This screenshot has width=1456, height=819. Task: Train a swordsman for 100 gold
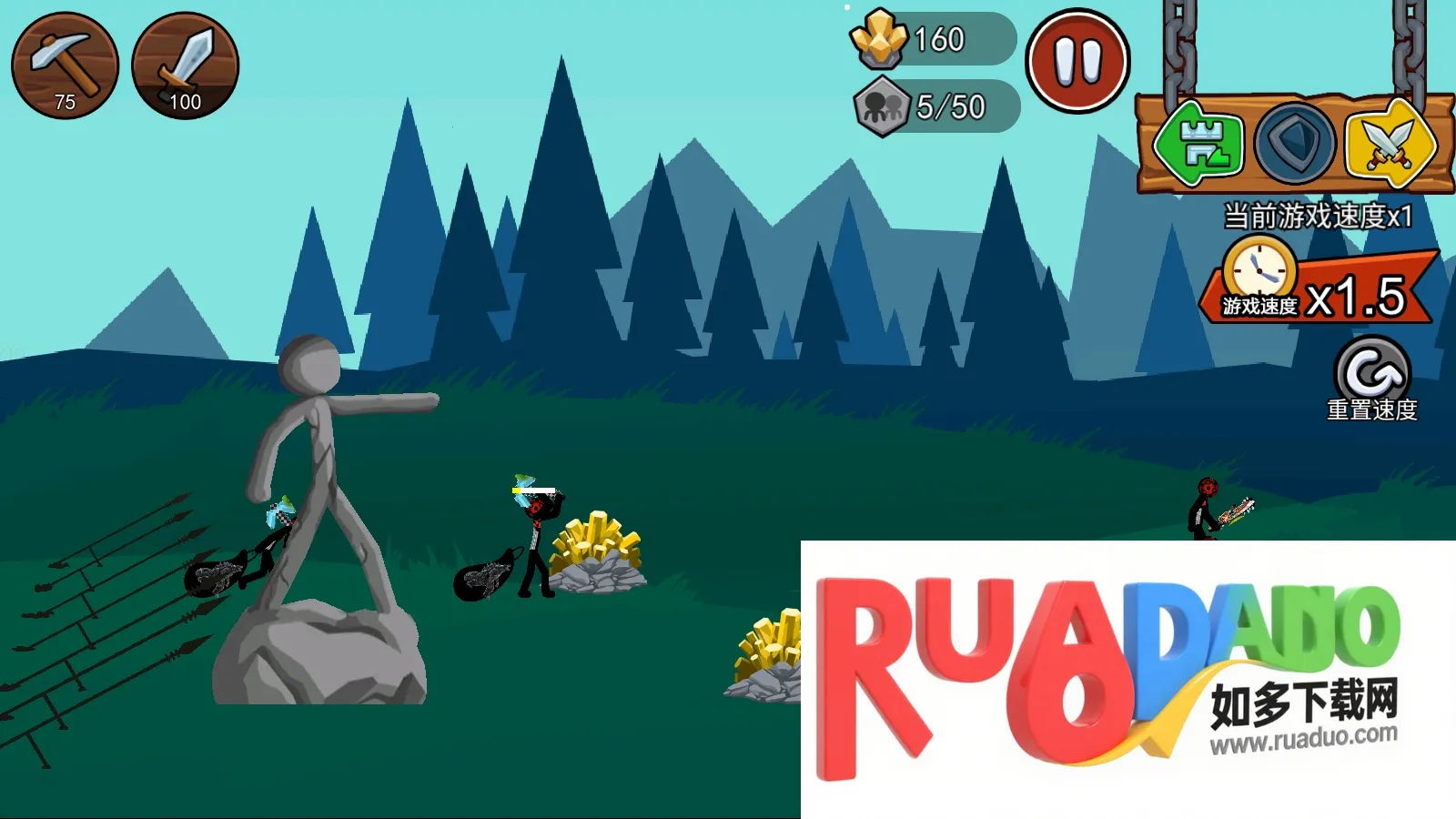pyautogui.click(x=186, y=66)
